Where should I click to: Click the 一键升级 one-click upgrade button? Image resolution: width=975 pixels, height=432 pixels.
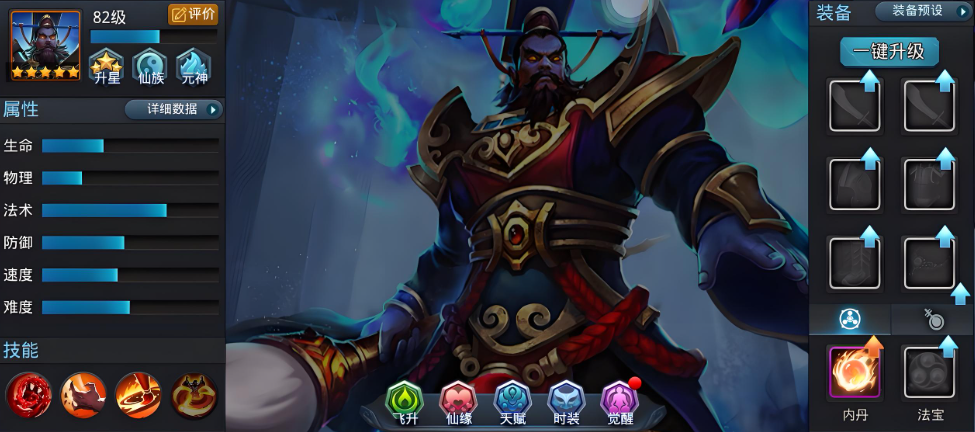889,51
